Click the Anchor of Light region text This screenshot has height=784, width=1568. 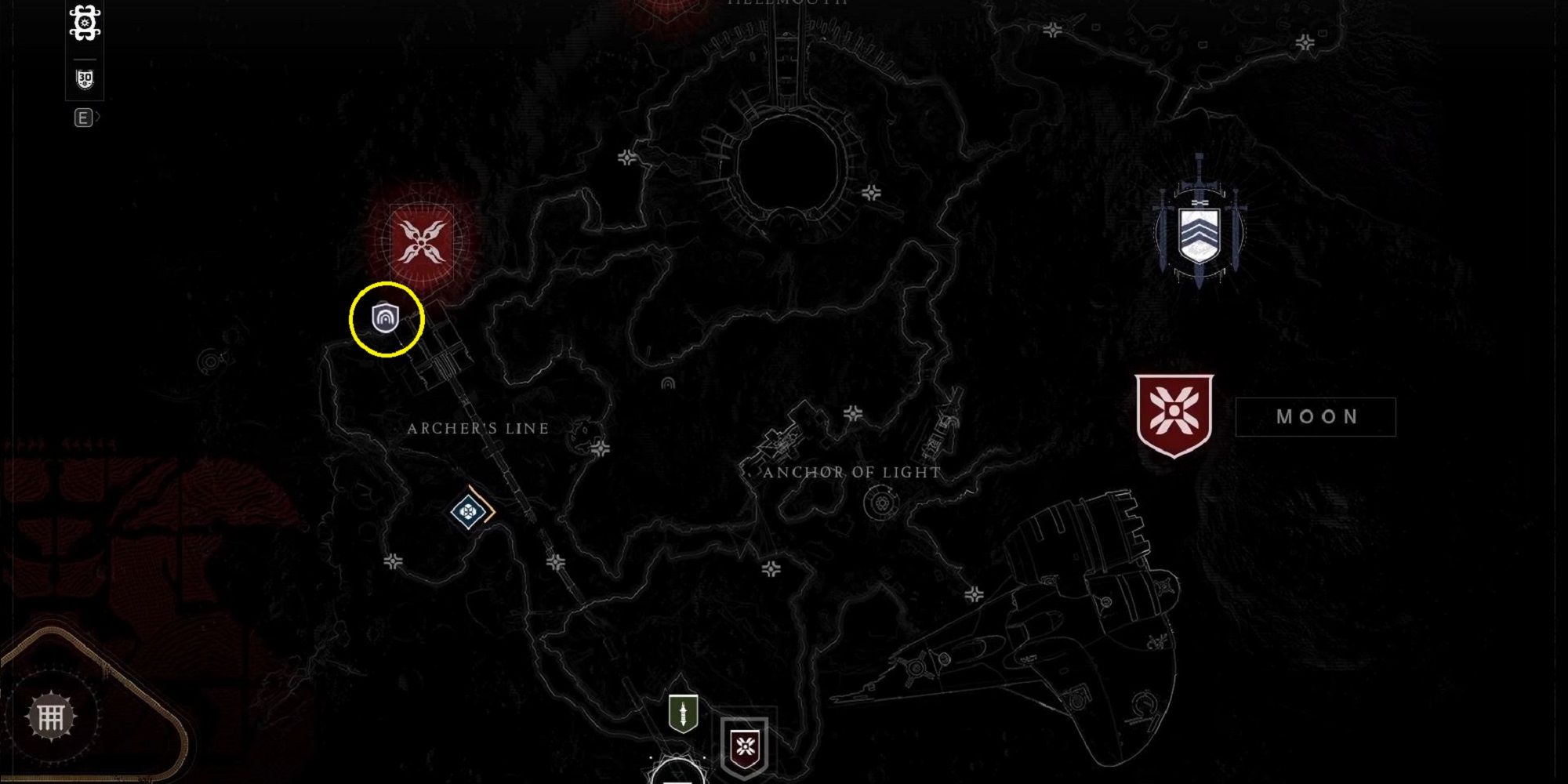851,472
